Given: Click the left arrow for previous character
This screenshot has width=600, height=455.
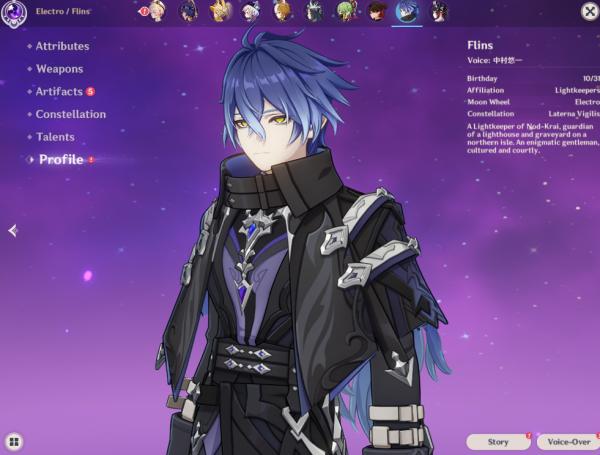Looking at the screenshot, I should click(12, 231).
